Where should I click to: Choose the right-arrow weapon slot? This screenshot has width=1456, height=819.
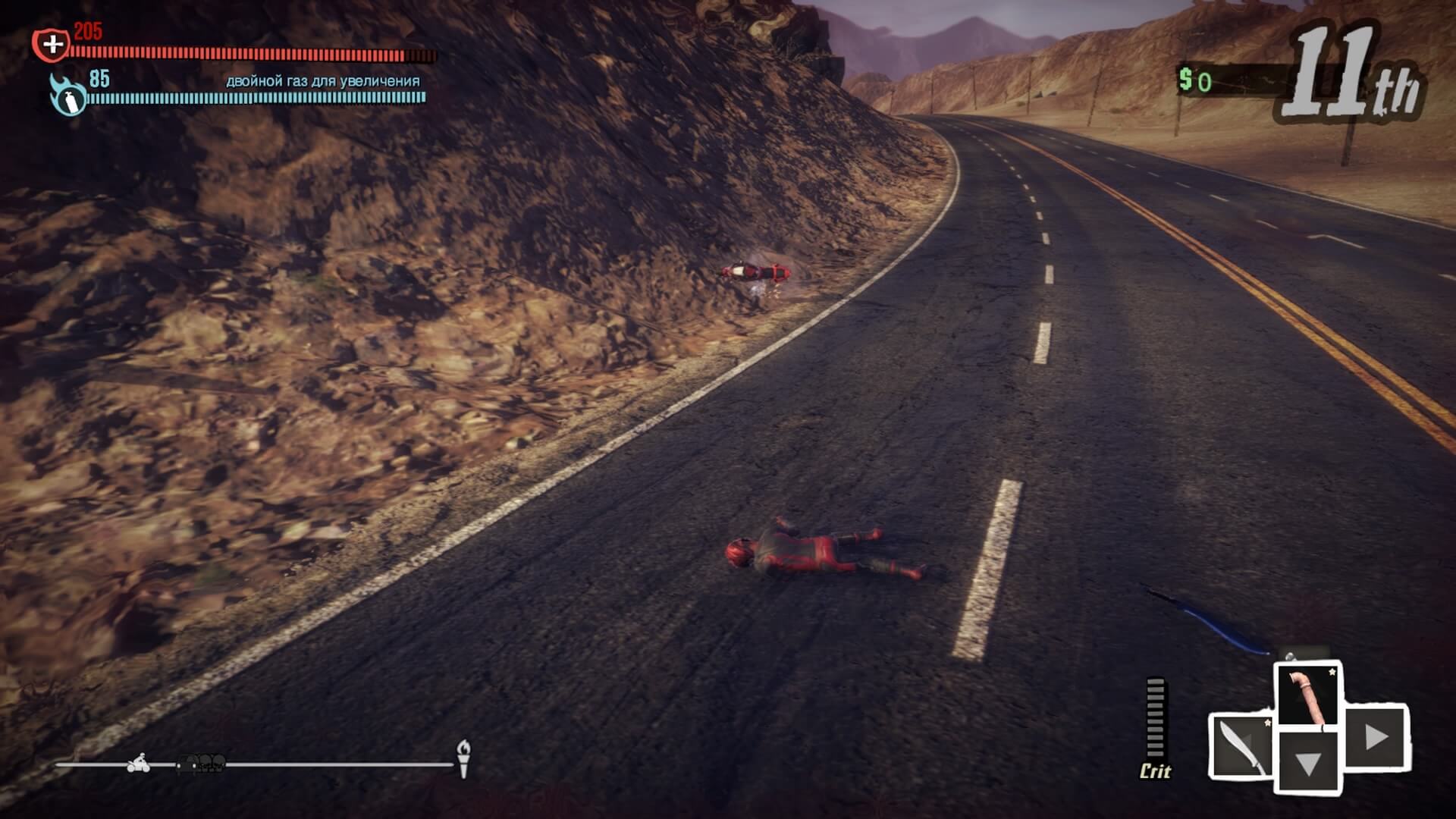1376,736
